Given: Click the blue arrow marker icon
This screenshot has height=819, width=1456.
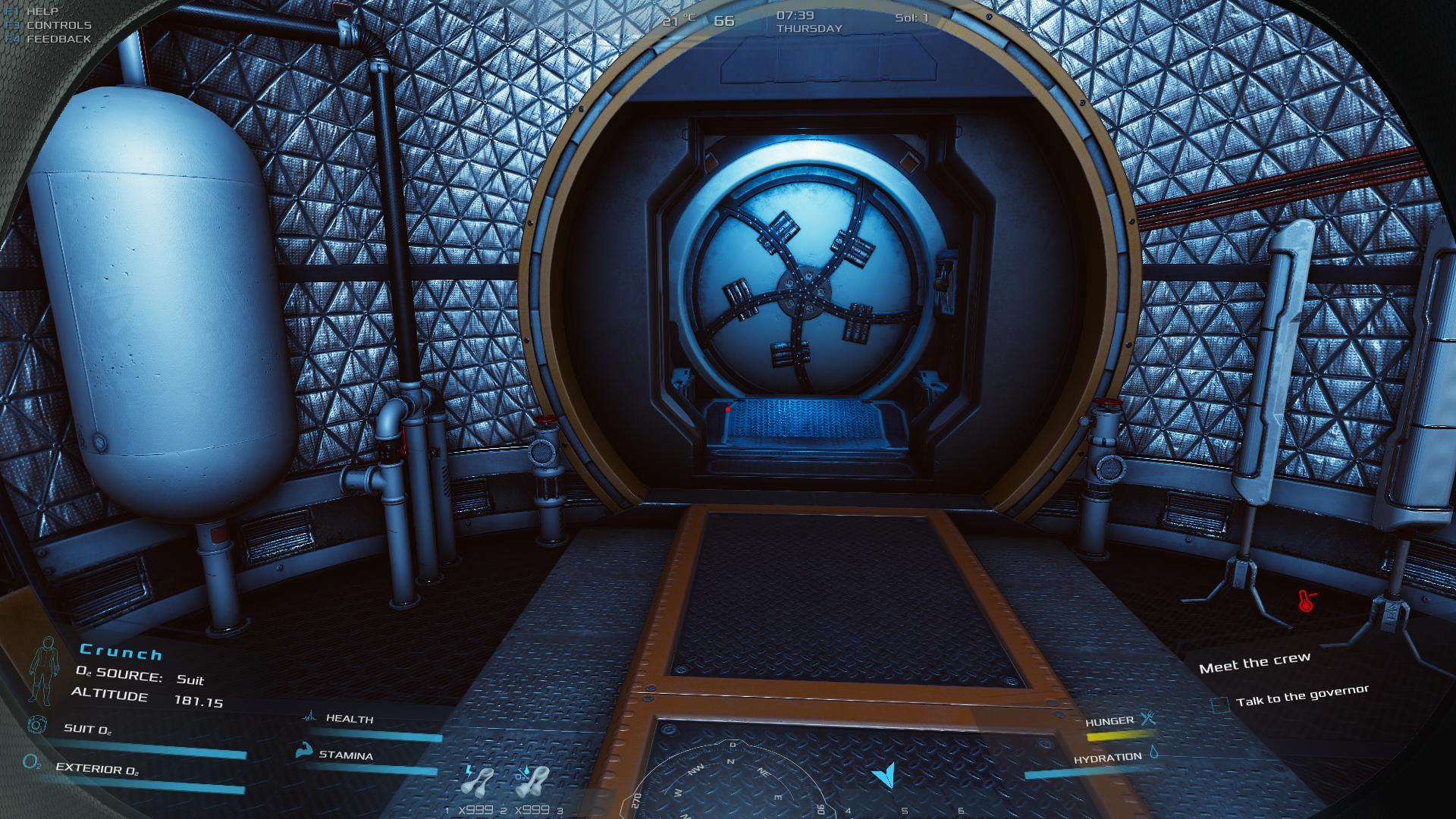Looking at the screenshot, I should click(885, 774).
